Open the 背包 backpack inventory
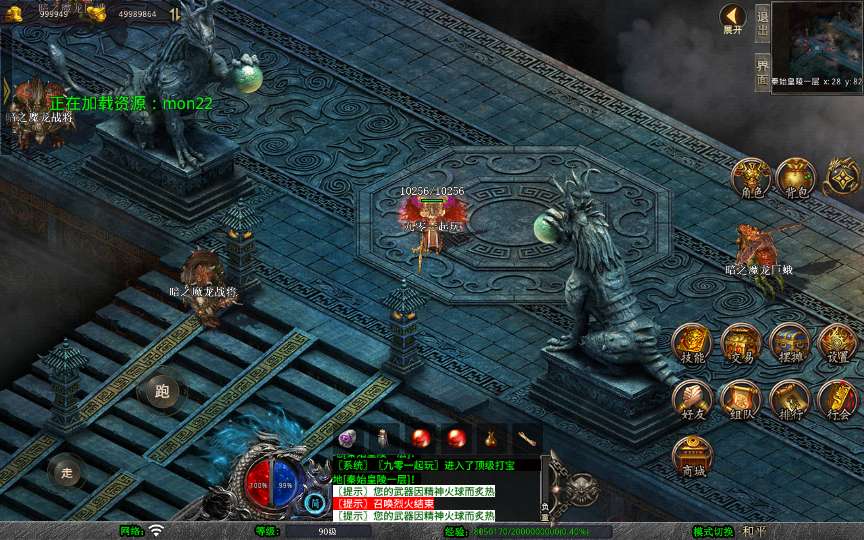This screenshot has width=864, height=540. coord(795,177)
